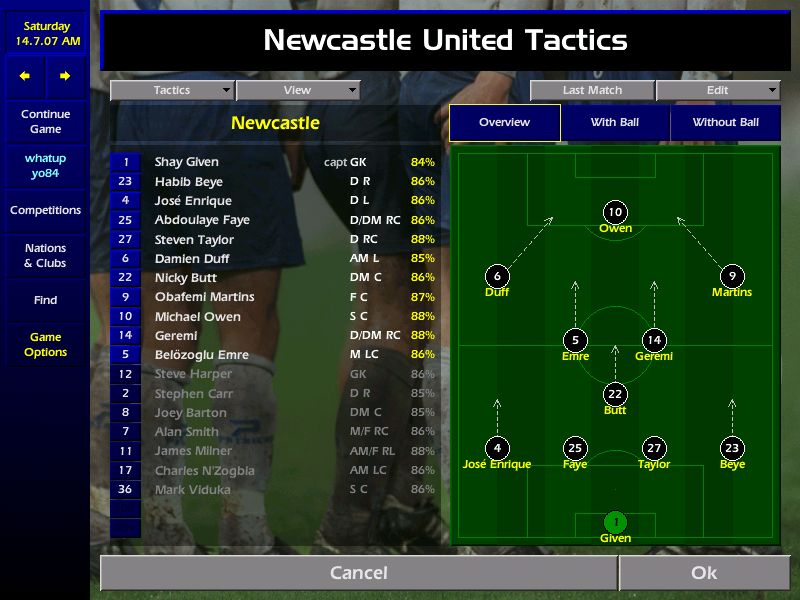Open the Competitions screen

(45, 210)
